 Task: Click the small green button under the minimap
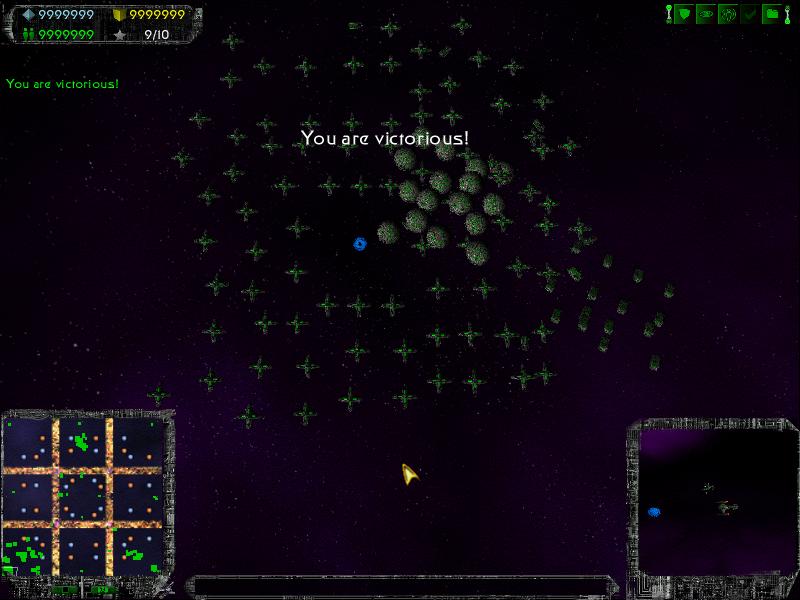pyautogui.click(x=67, y=590)
